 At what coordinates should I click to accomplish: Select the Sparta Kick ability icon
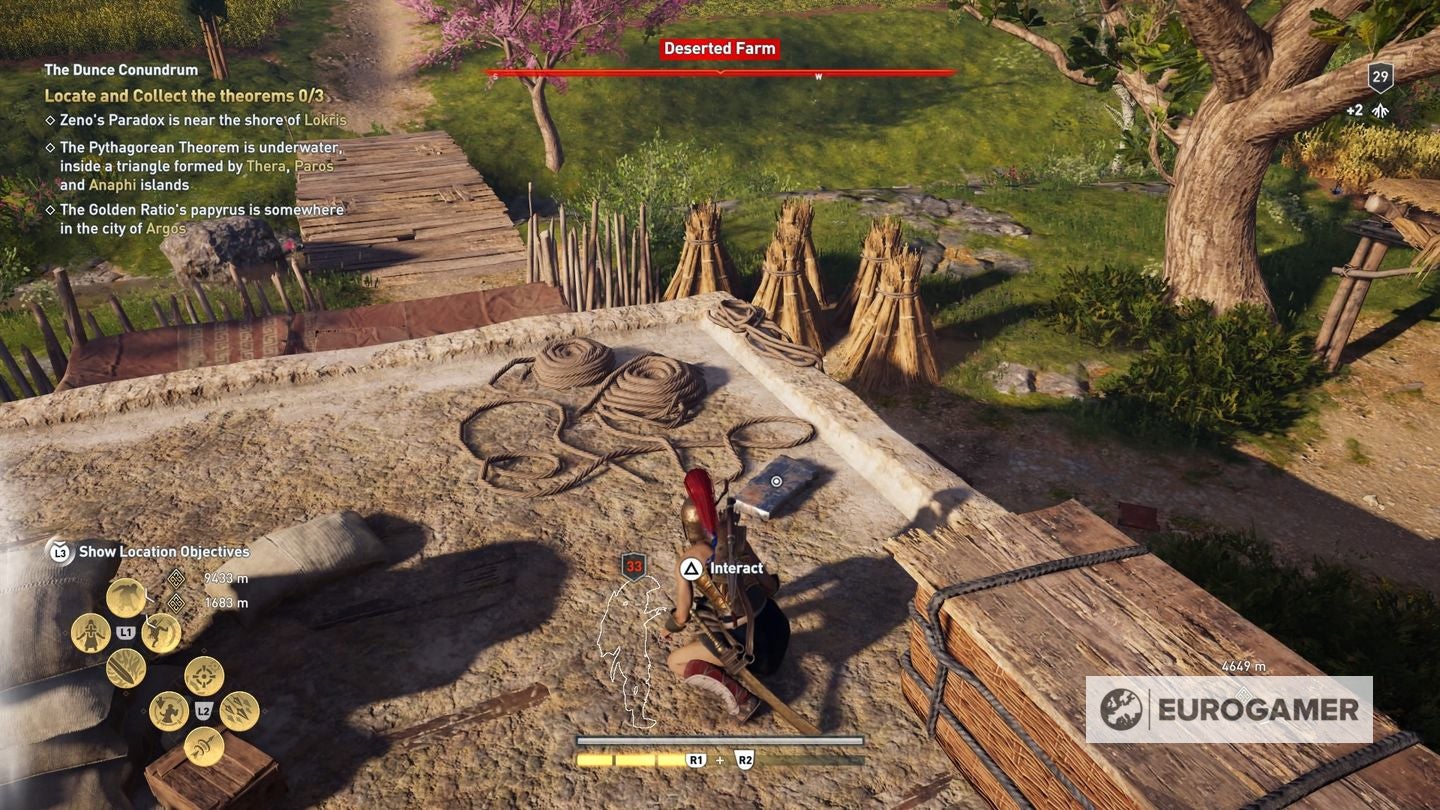point(160,632)
